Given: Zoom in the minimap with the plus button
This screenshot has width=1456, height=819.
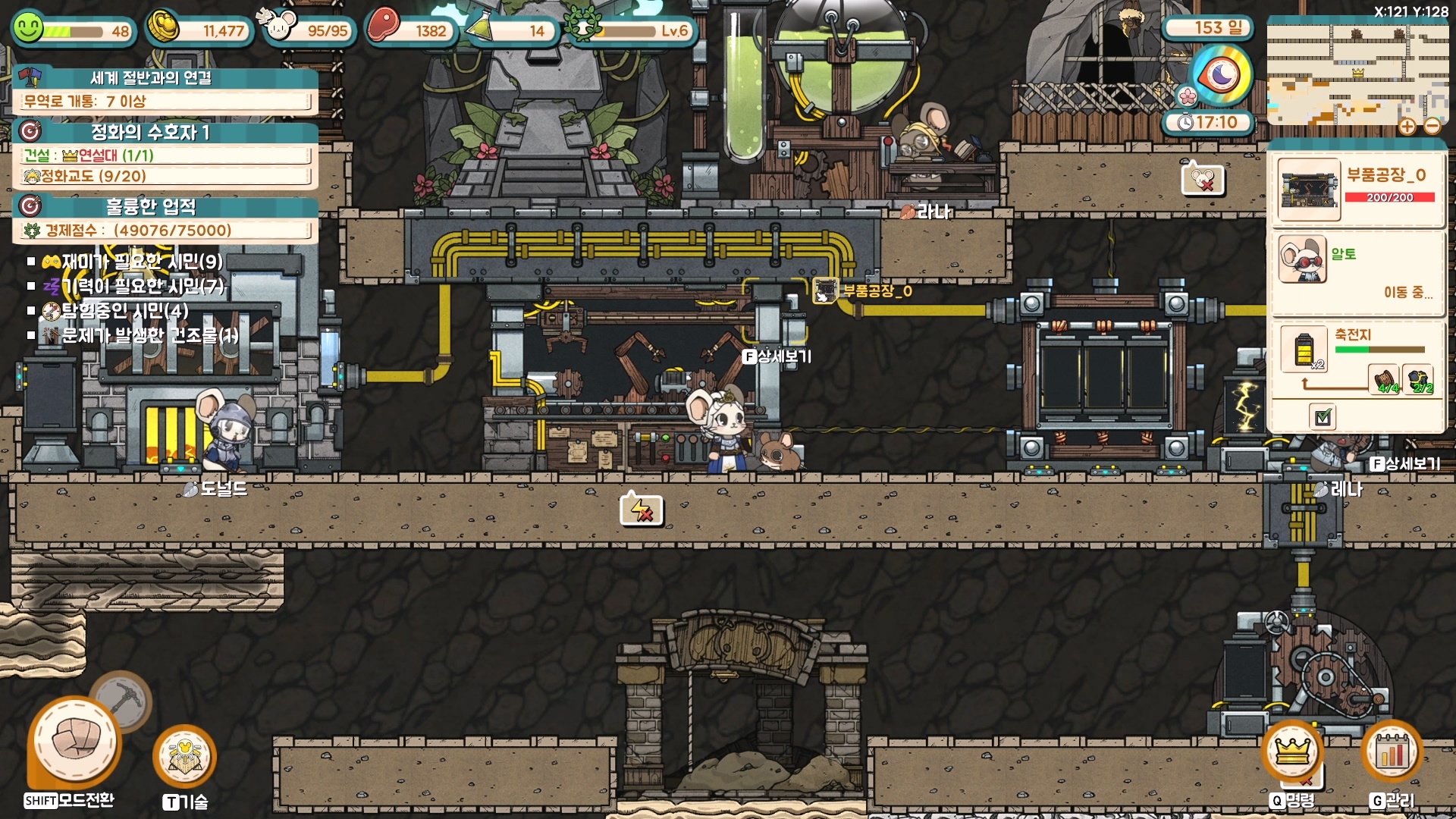Looking at the screenshot, I should (x=1407, y=126).
